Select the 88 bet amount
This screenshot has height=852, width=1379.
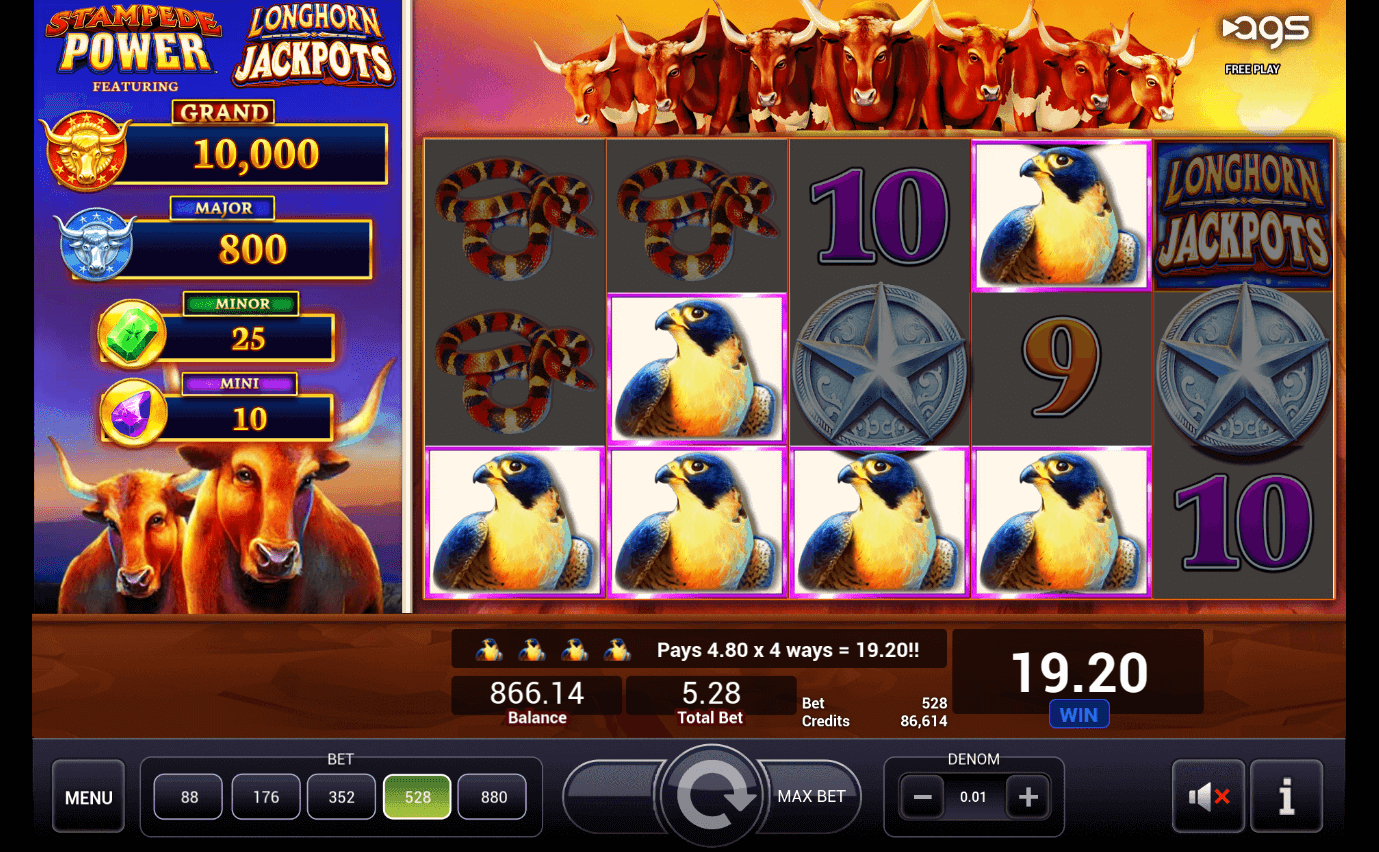tap(190, 797)
